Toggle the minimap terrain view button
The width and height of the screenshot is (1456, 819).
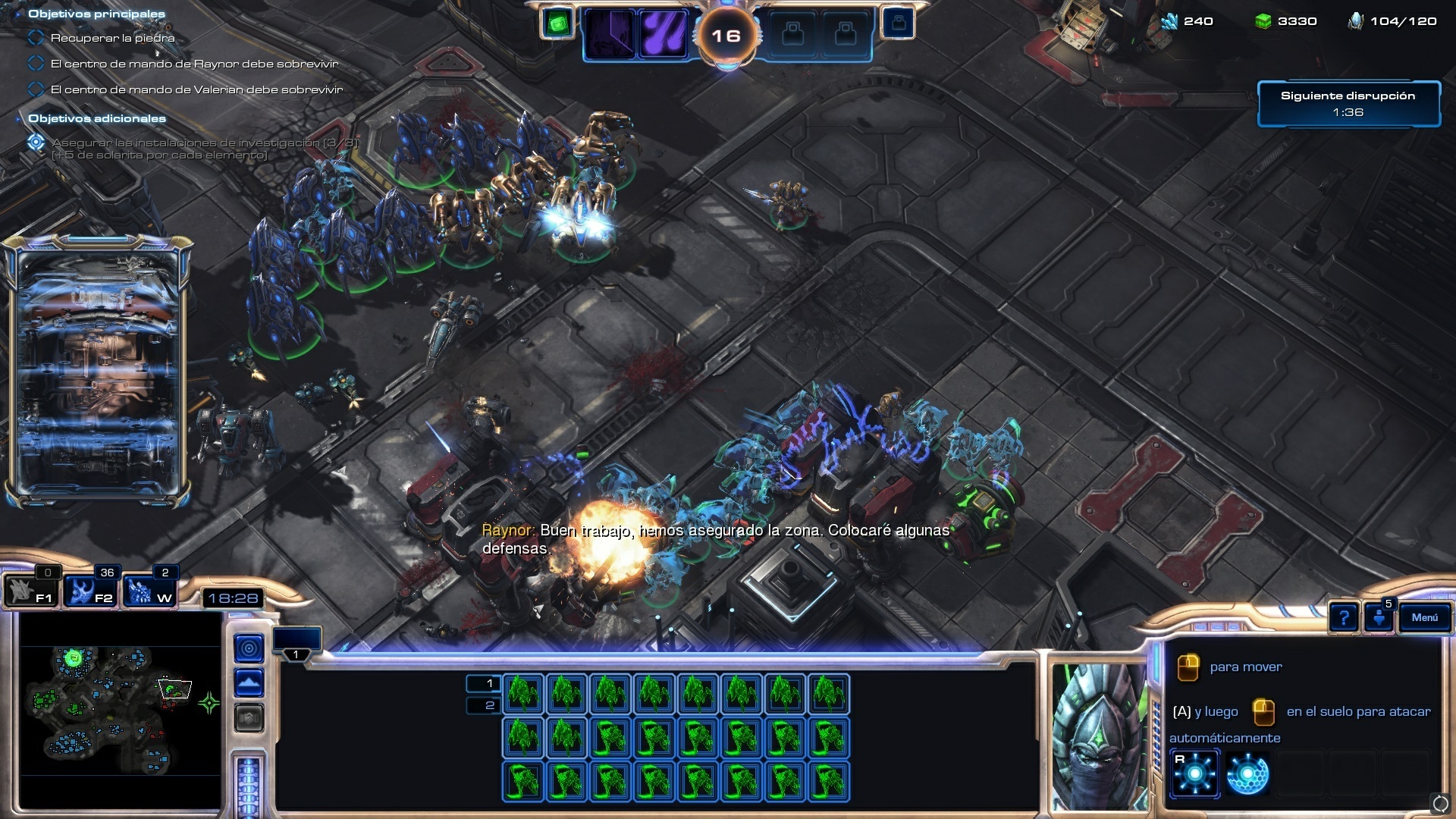click(249, 683)
